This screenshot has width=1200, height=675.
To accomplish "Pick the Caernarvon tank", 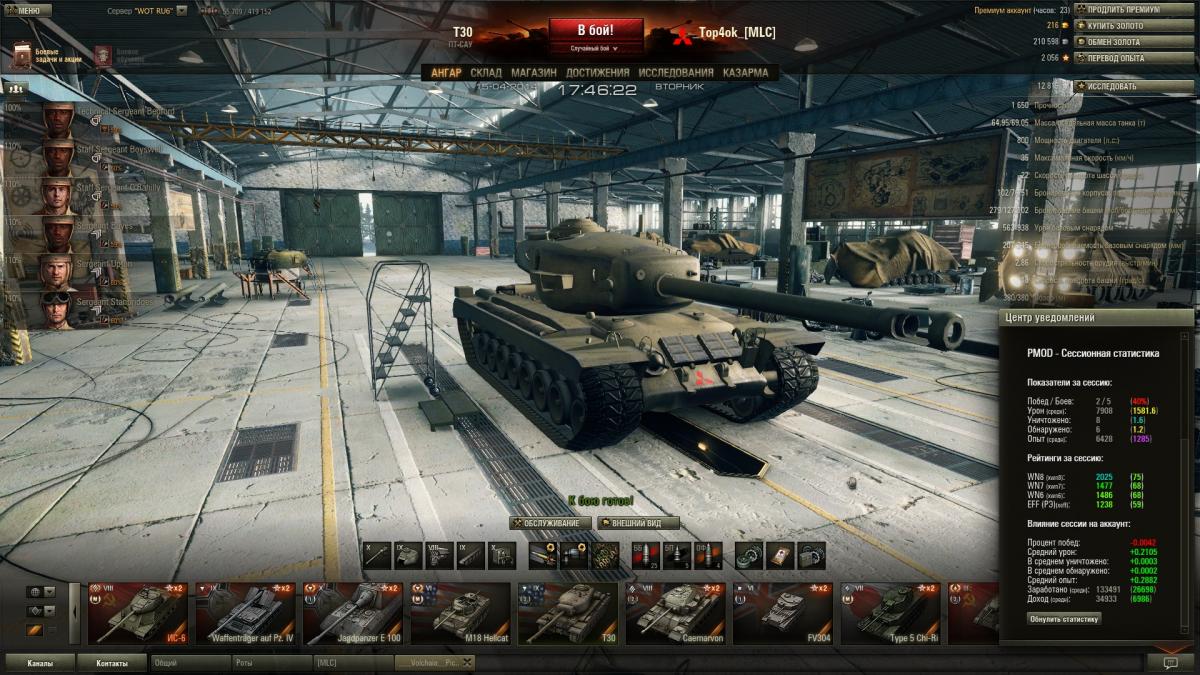I will point(674,614).
